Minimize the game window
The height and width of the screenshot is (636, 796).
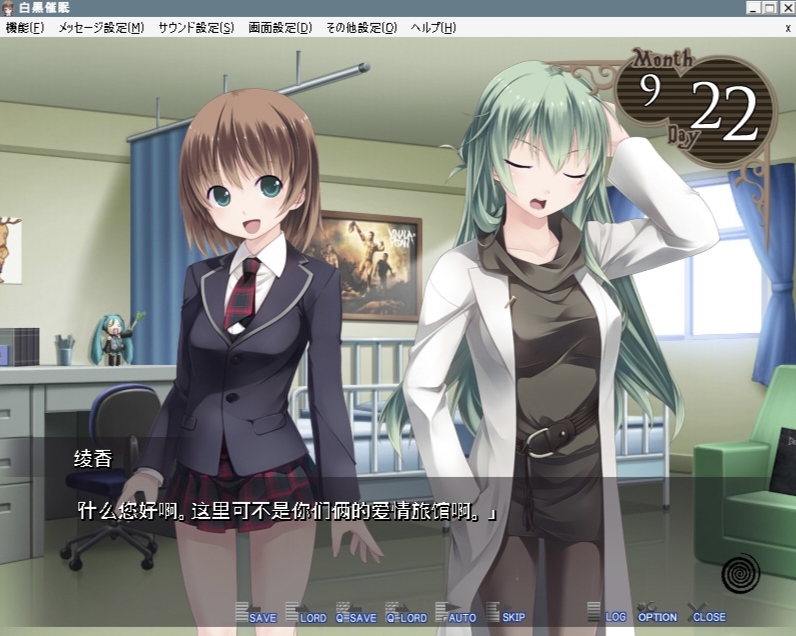pyautogui.click(x=753, y=8)
